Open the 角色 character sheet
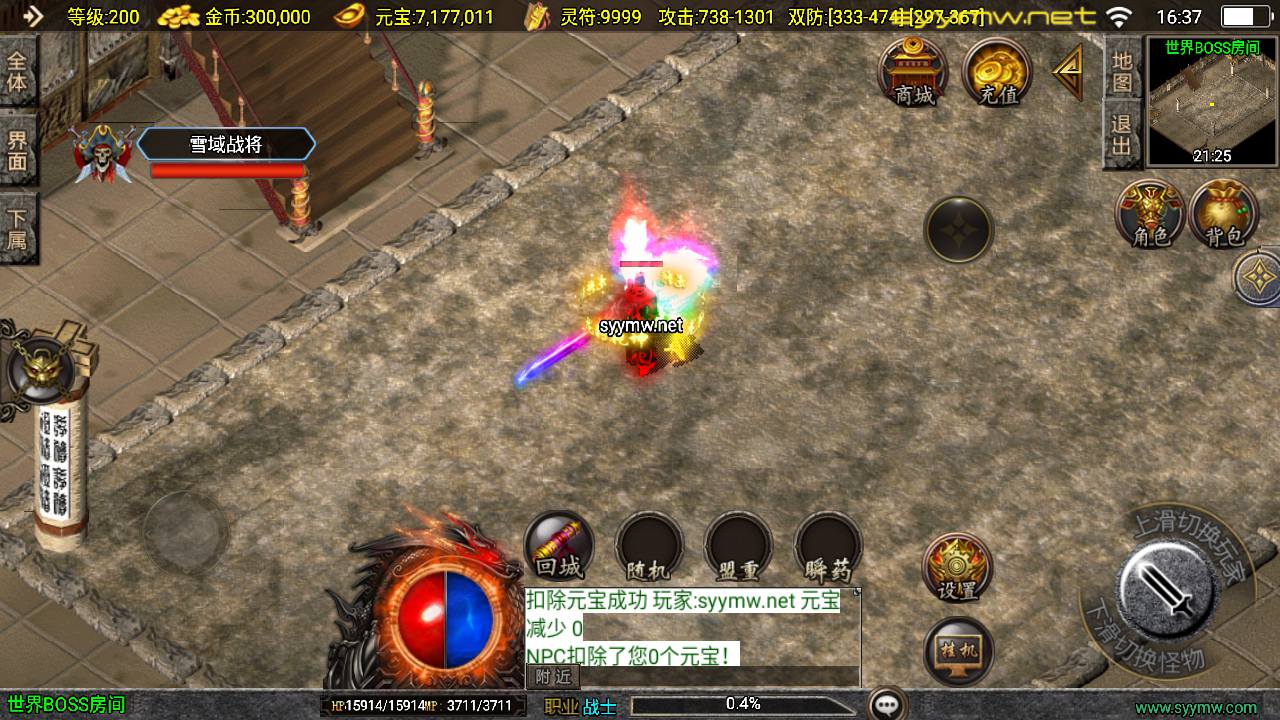This screenshot has width=1280, height=720. [1150, 213]
